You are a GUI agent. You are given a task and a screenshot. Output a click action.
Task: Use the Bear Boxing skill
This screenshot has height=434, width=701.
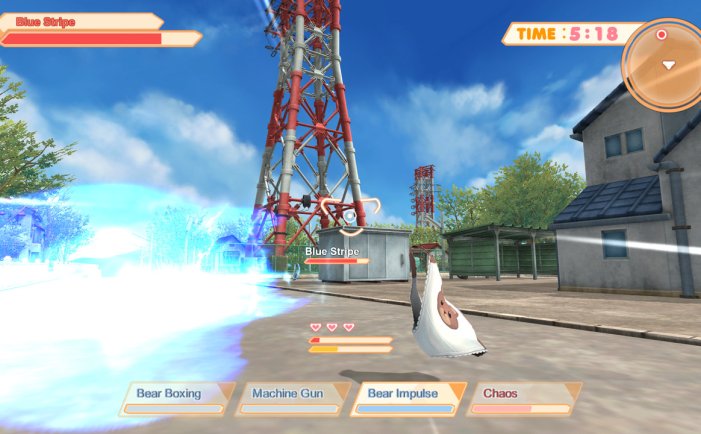(x=177, y=398)
